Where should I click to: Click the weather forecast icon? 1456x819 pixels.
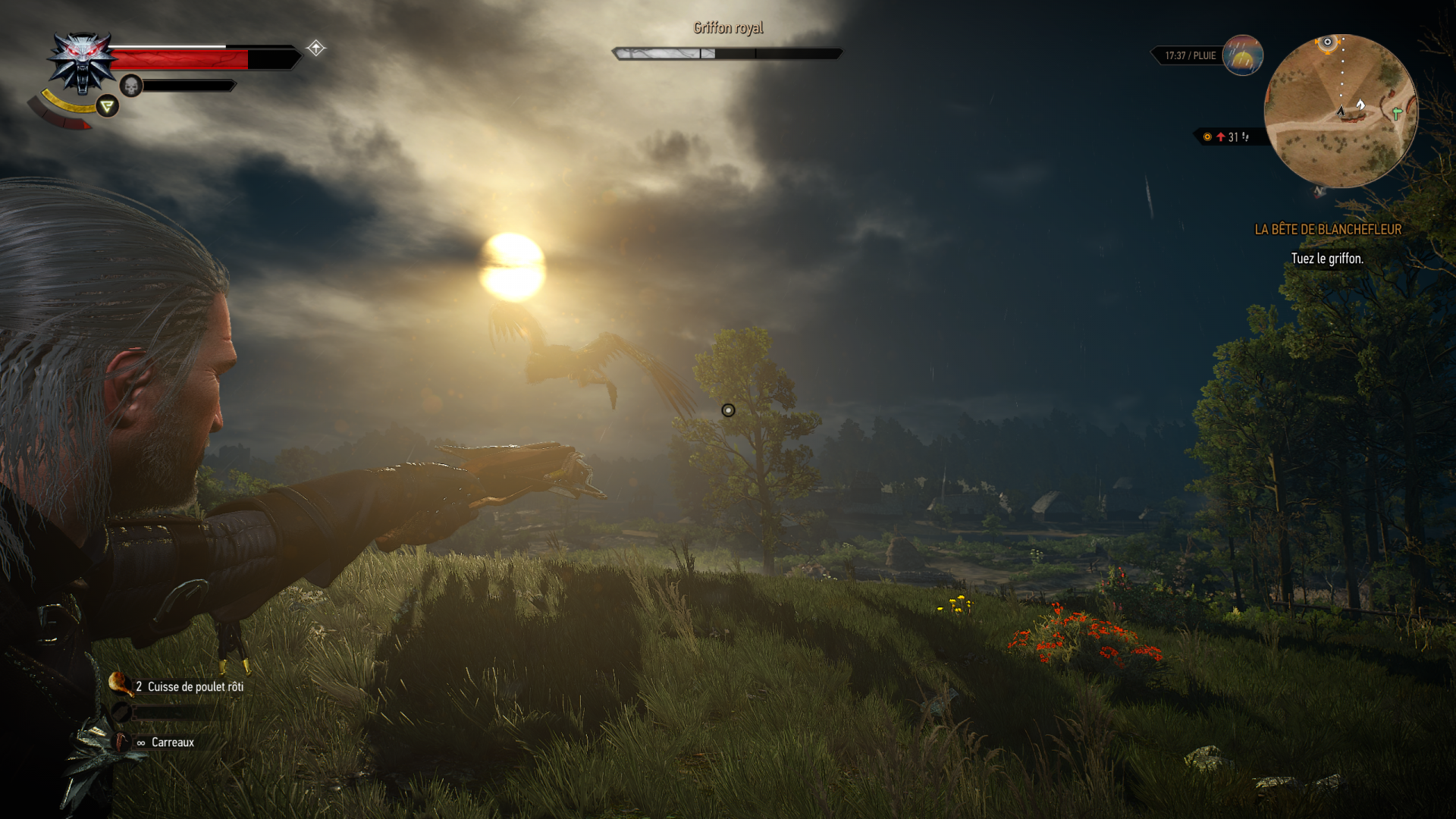1242,55
